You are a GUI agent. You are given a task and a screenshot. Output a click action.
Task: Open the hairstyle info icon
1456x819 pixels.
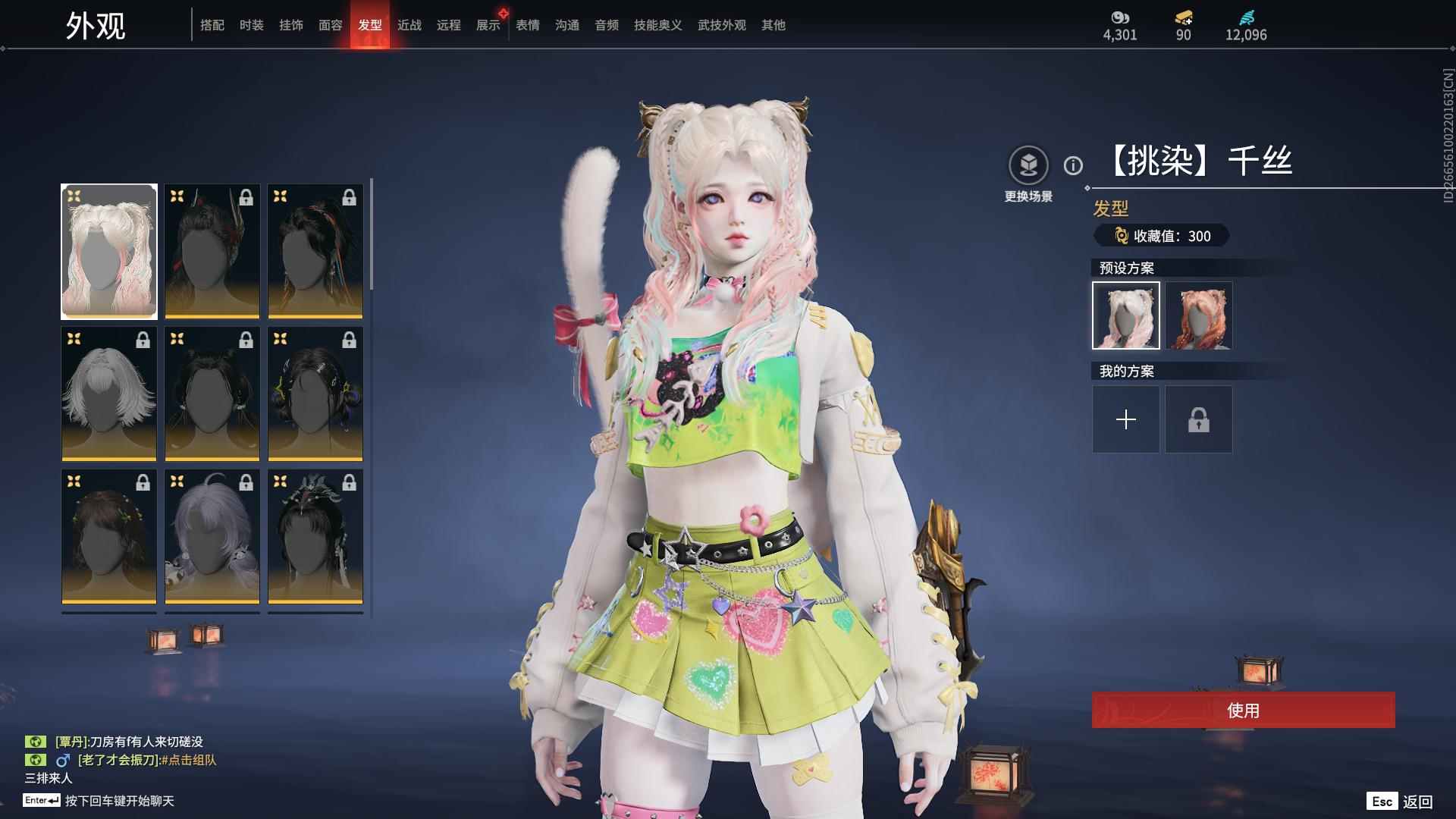[x=1073, y=165]
